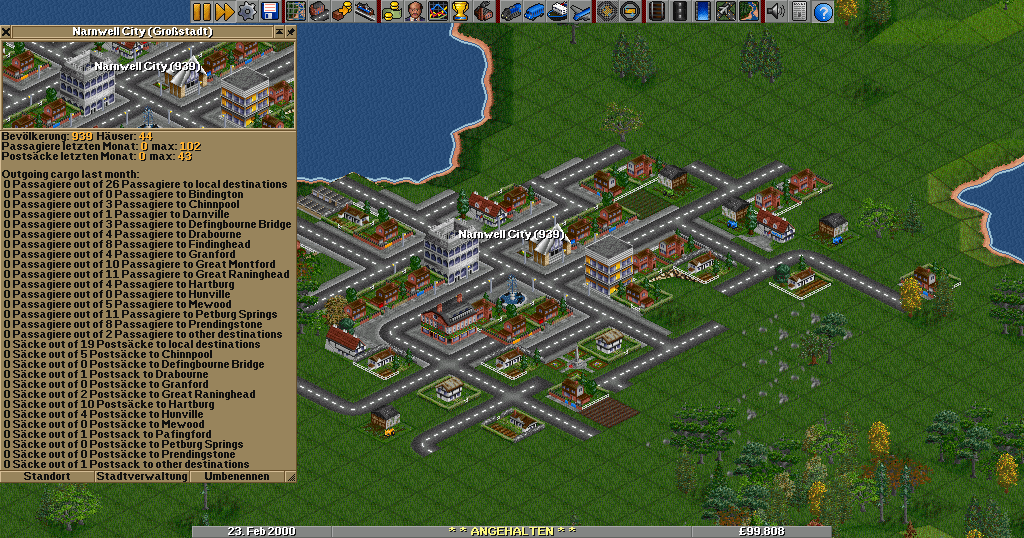Choose Umbenennen to rename the town

pyautogui.click(x=243, y=477)
